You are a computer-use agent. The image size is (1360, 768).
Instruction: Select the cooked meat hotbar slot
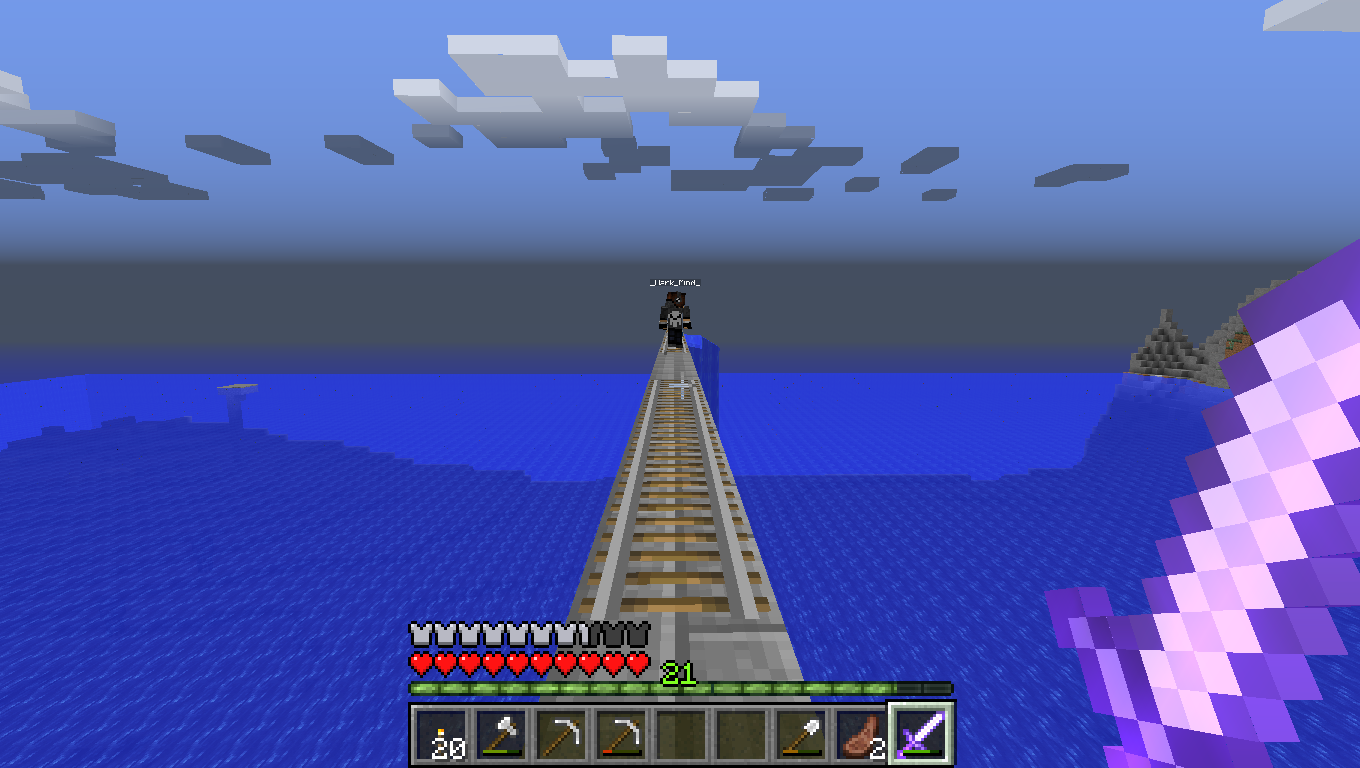click(x=861, y=736)
